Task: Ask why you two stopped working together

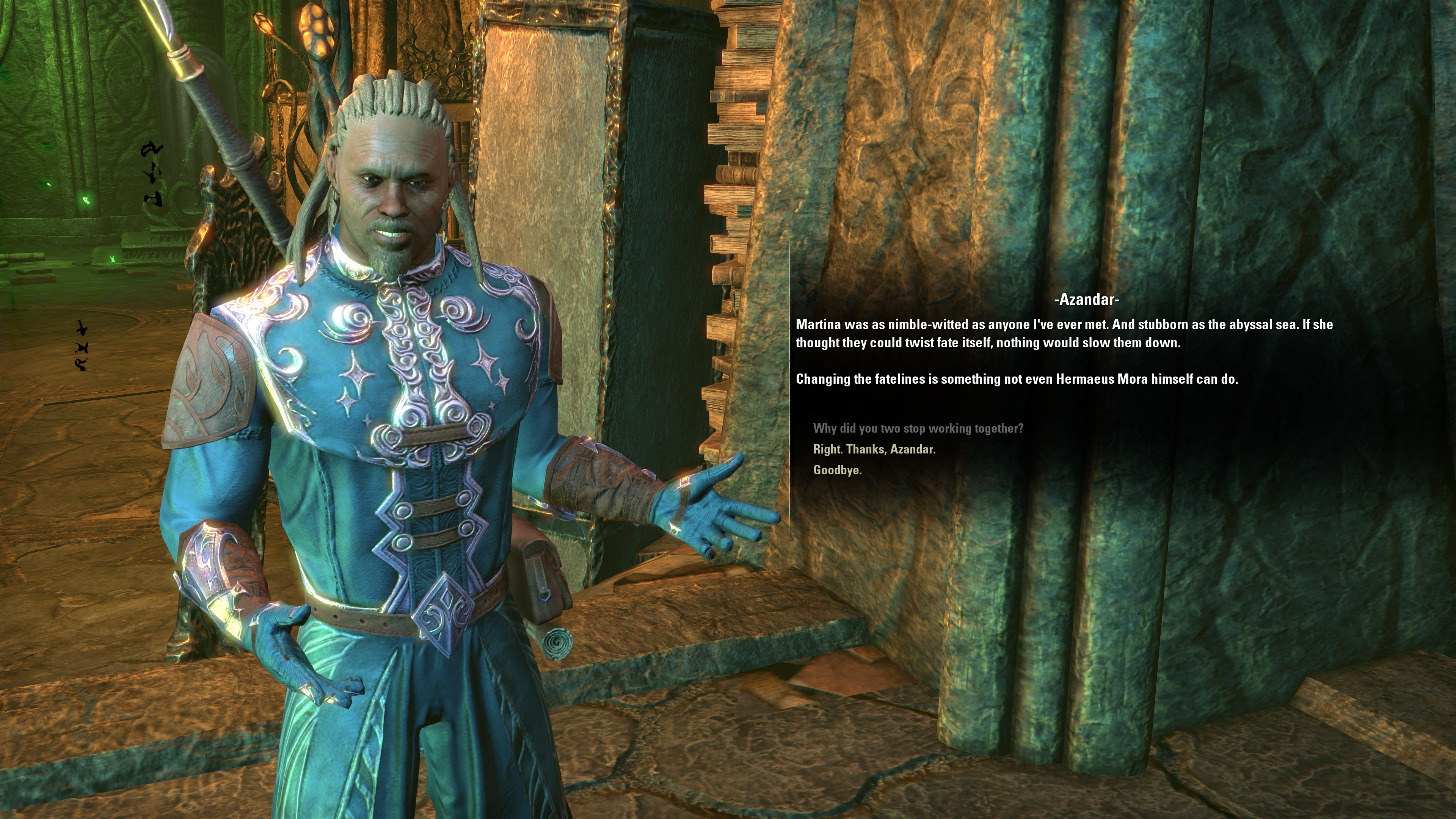Action: [x=918, y=428]
